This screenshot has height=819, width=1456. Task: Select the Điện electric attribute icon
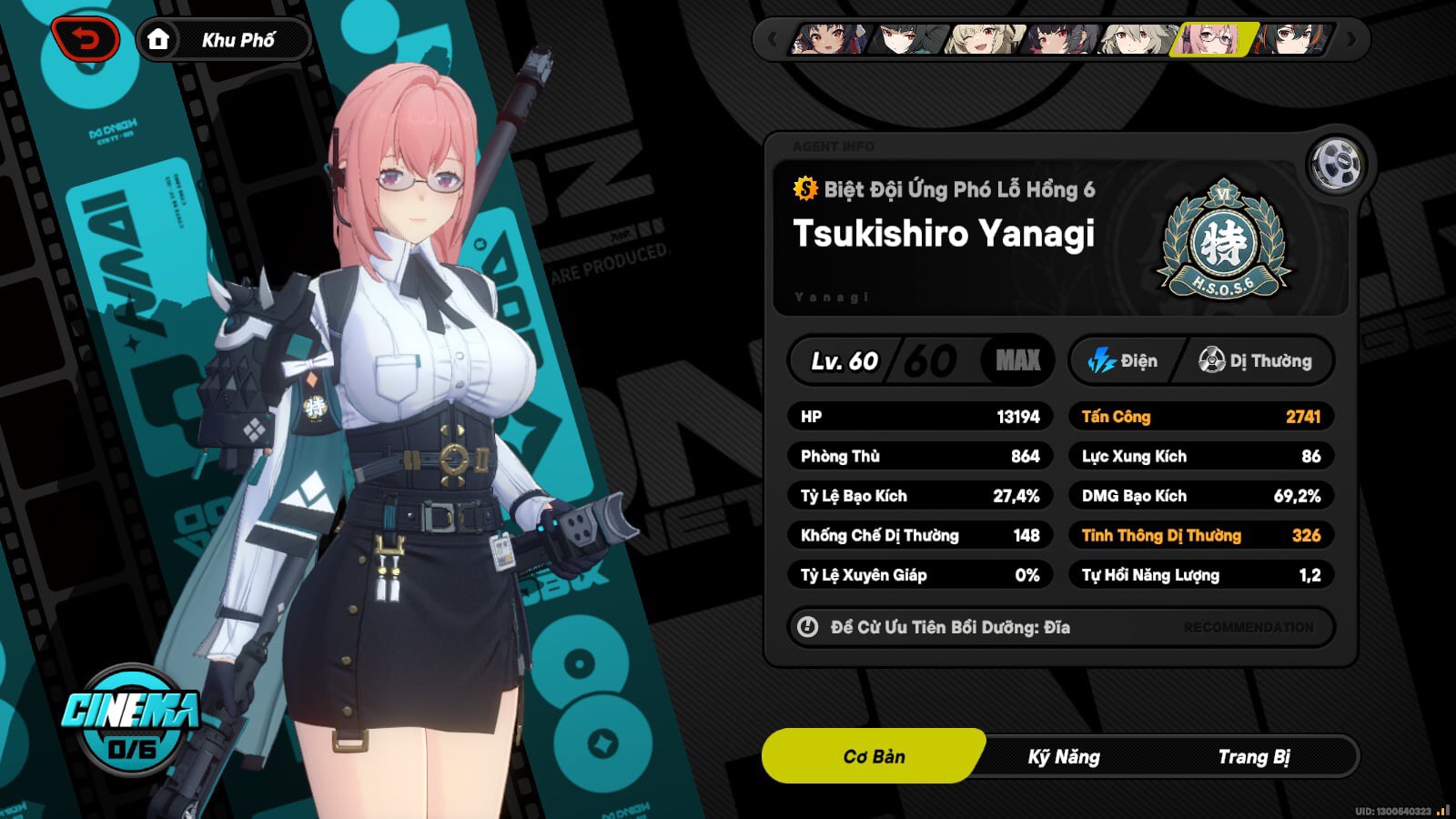pos(1104,360)
